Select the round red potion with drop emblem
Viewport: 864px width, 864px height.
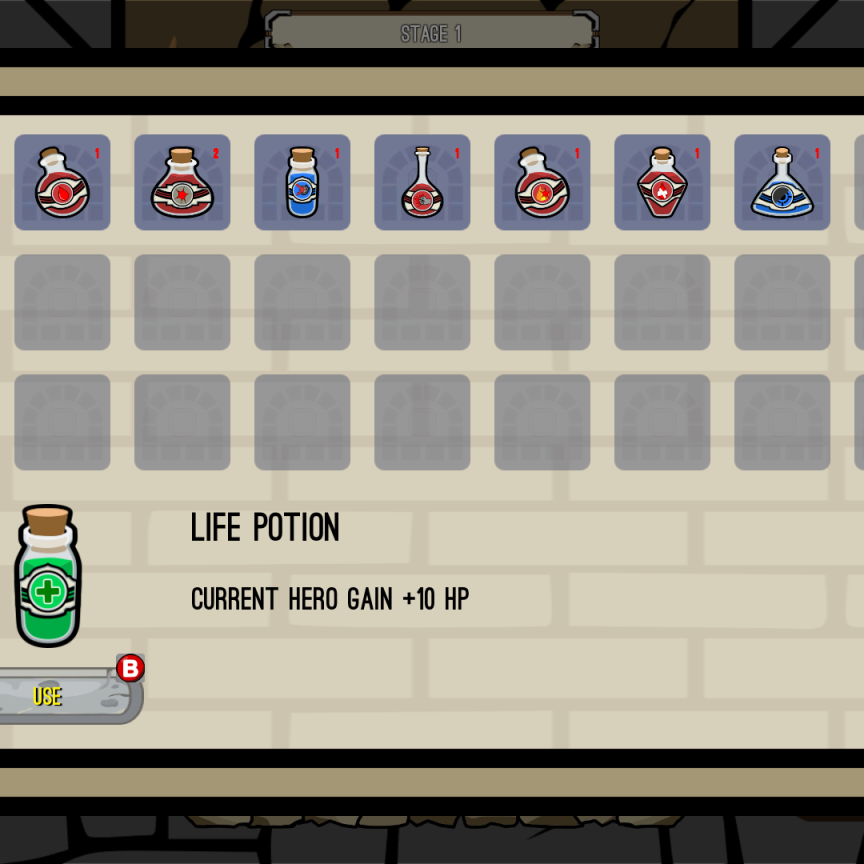pos(62,183)
